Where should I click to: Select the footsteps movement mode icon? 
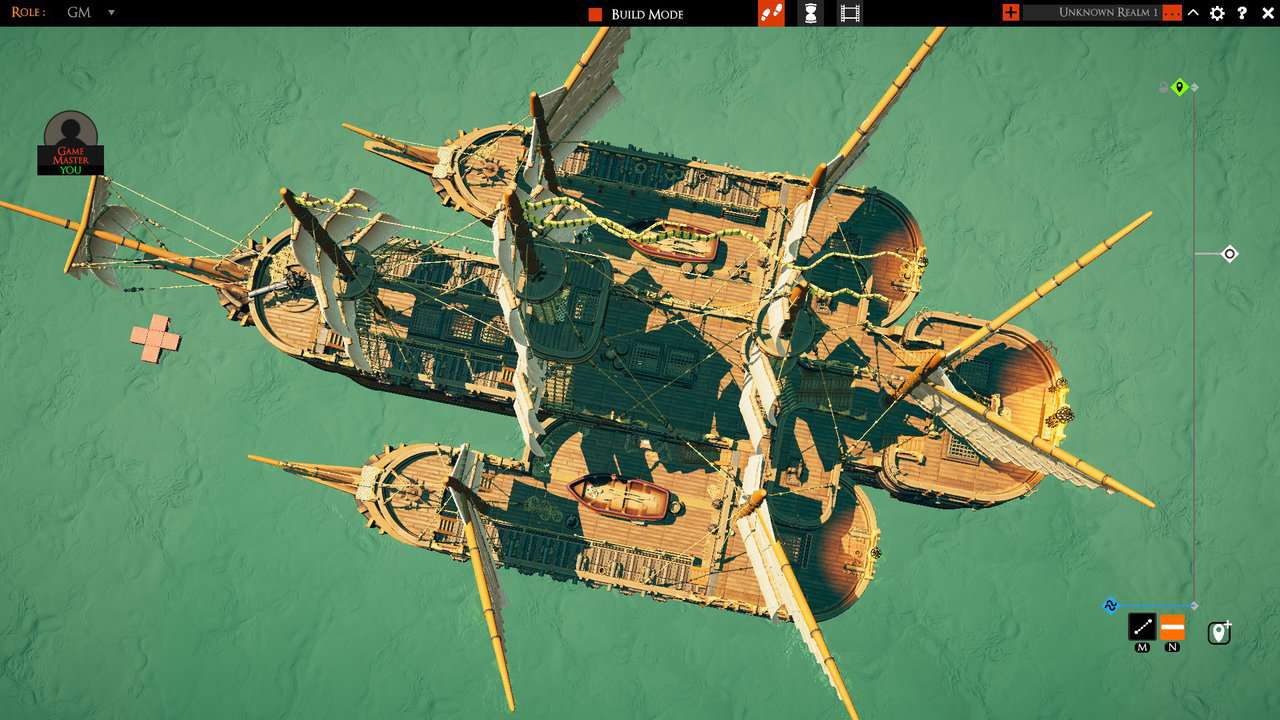click(x=770, y=13)
